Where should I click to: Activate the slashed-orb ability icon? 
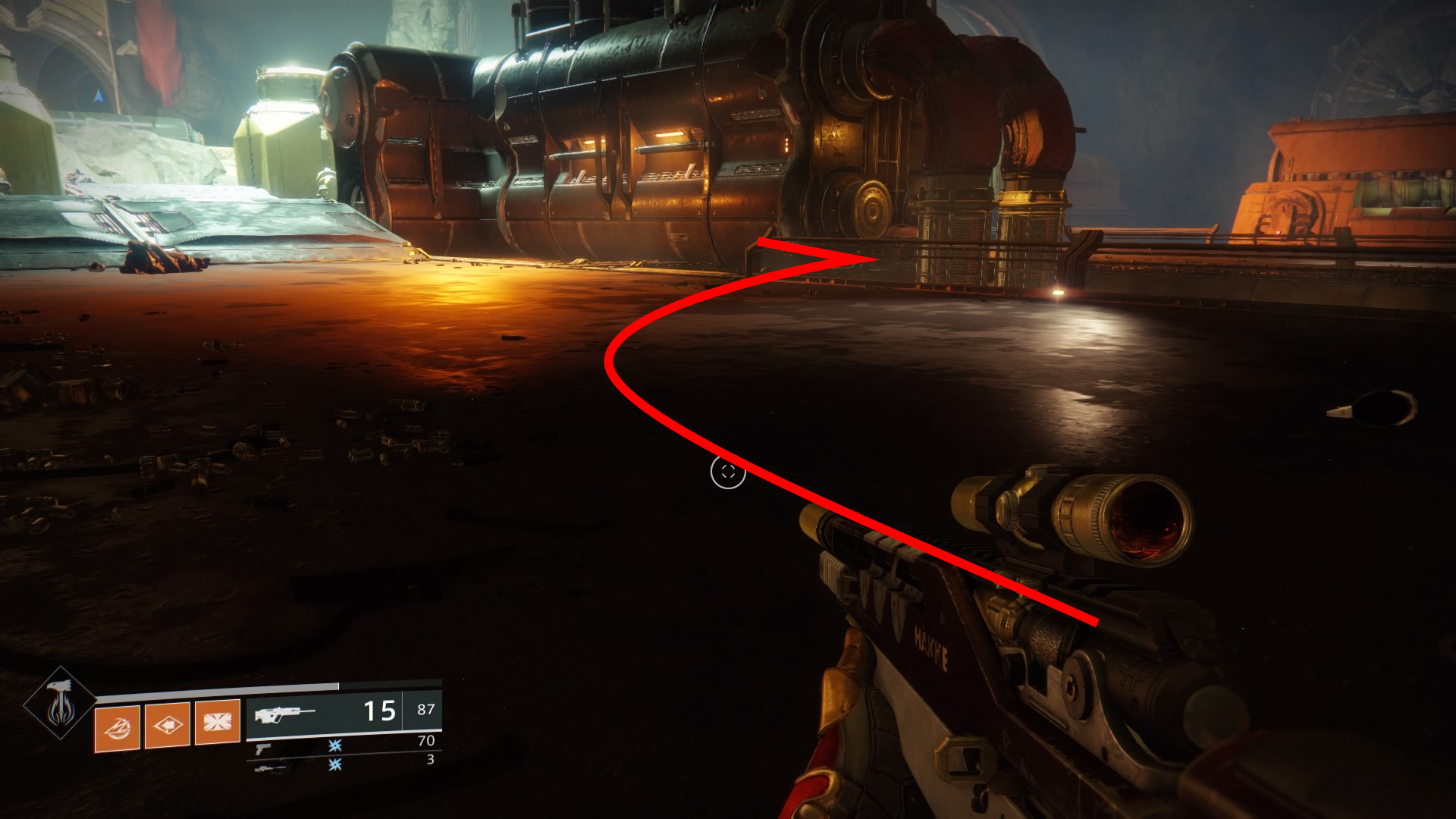coord(117,727)
